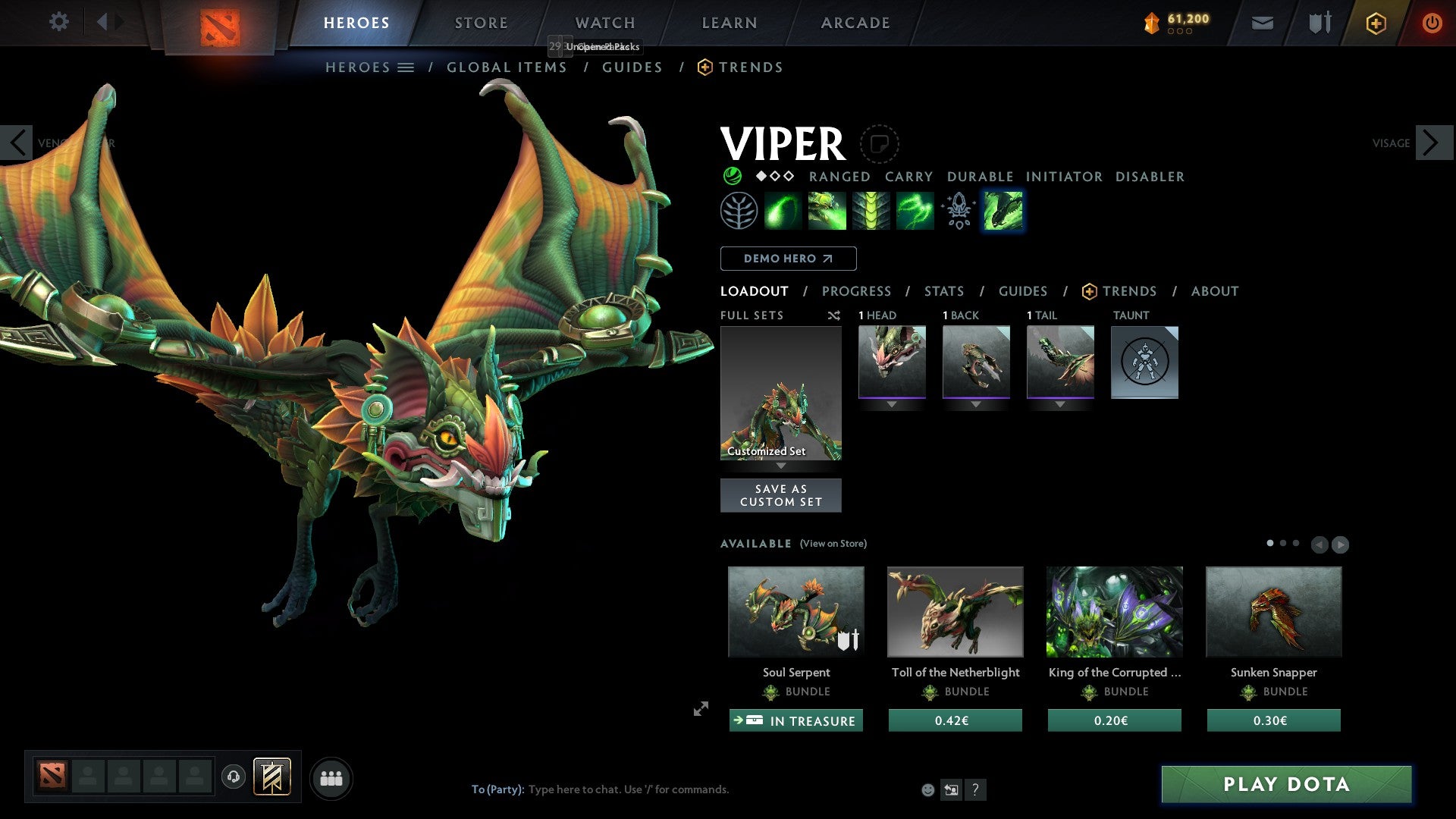Open the mail/notifications icon in top bar
Screen dimensions: 1456x819
pyautogui.click(x=1263, y=23)
